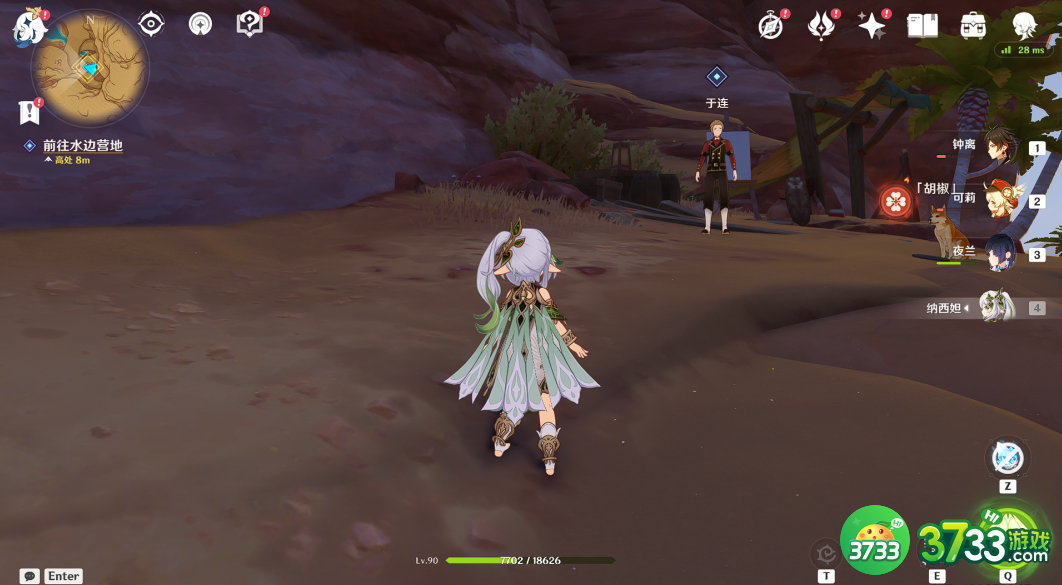Screen dimensions: 1062x585
Task: Use the gadget icon above Z
Action: point(1007,458)
